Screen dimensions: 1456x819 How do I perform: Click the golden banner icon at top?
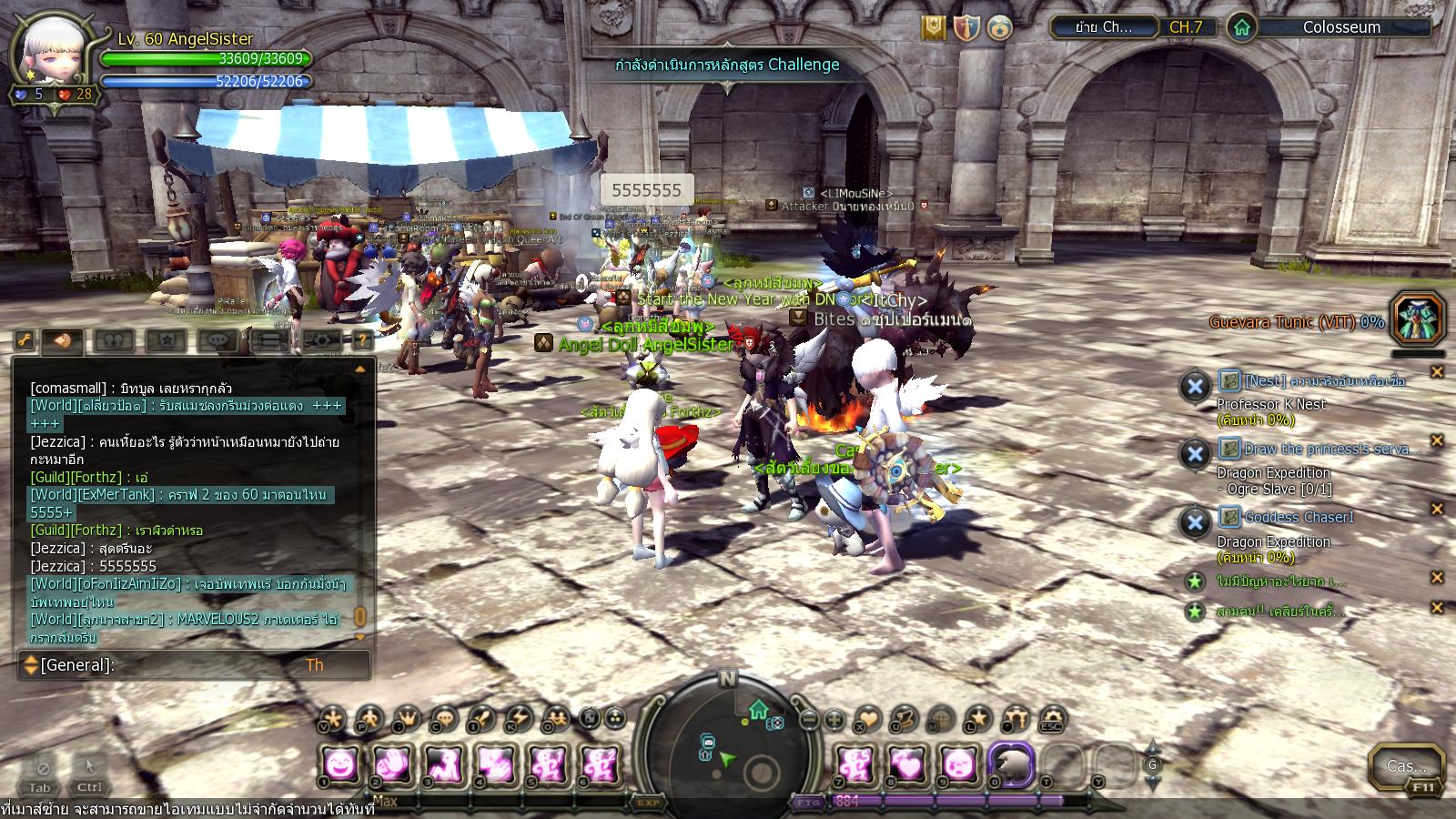[x=932, y=27]
